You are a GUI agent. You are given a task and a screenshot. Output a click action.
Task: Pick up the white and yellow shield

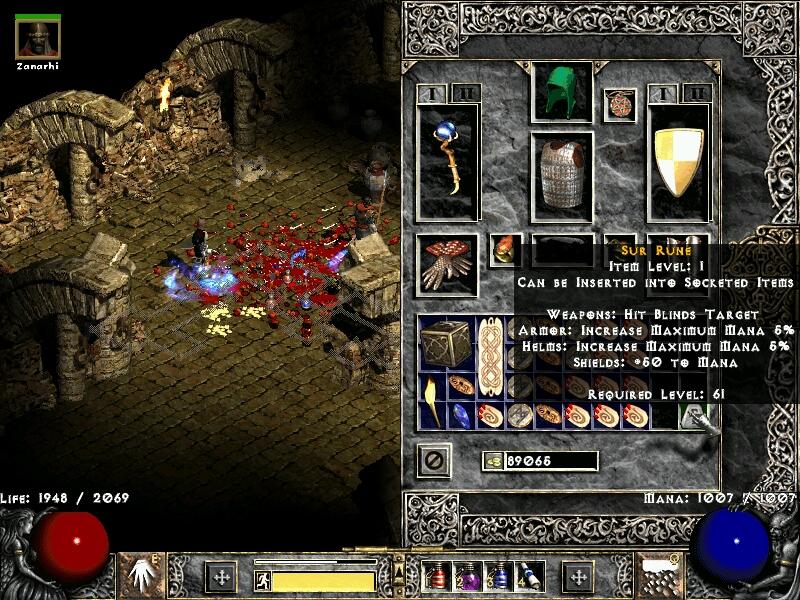point(679,161)
